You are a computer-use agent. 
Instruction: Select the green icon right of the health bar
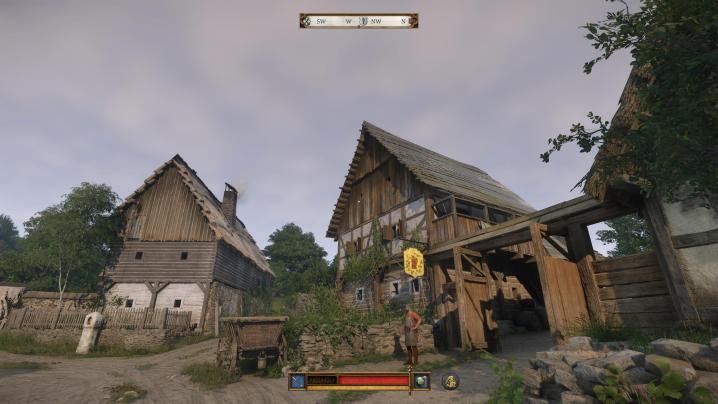(422, 381)
